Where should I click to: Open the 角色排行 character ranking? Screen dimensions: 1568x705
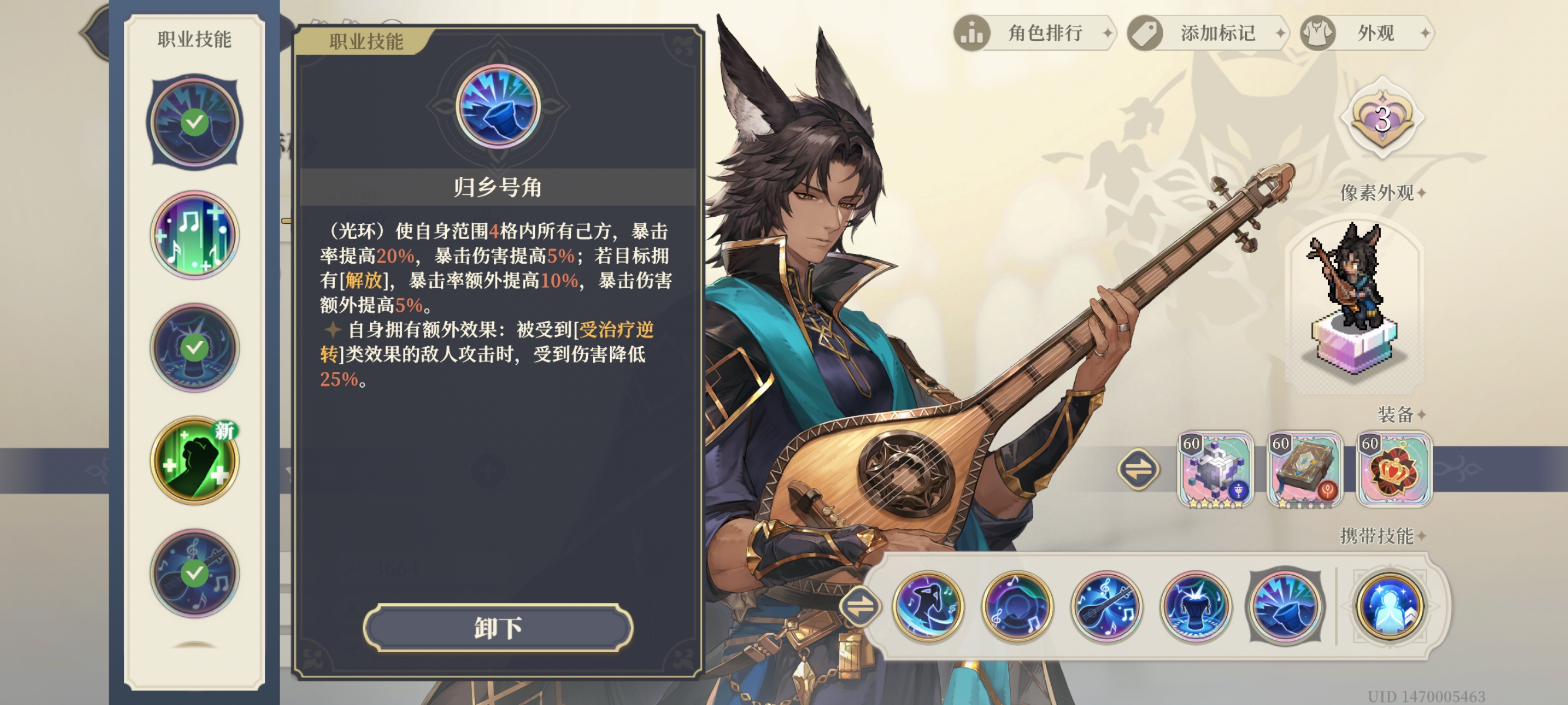(1035, 33)
